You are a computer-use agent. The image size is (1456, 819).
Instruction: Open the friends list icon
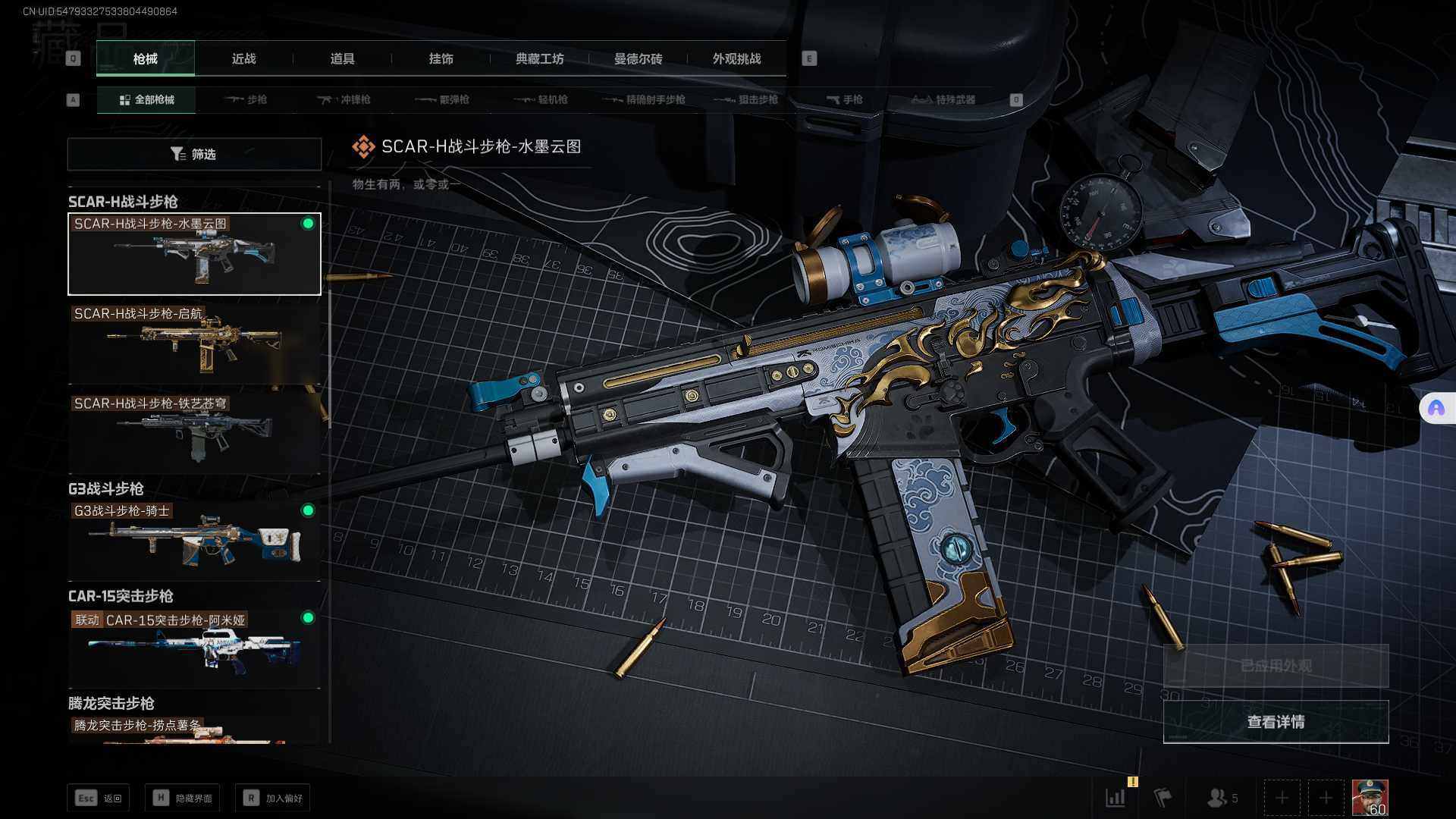click(1221, 798)
